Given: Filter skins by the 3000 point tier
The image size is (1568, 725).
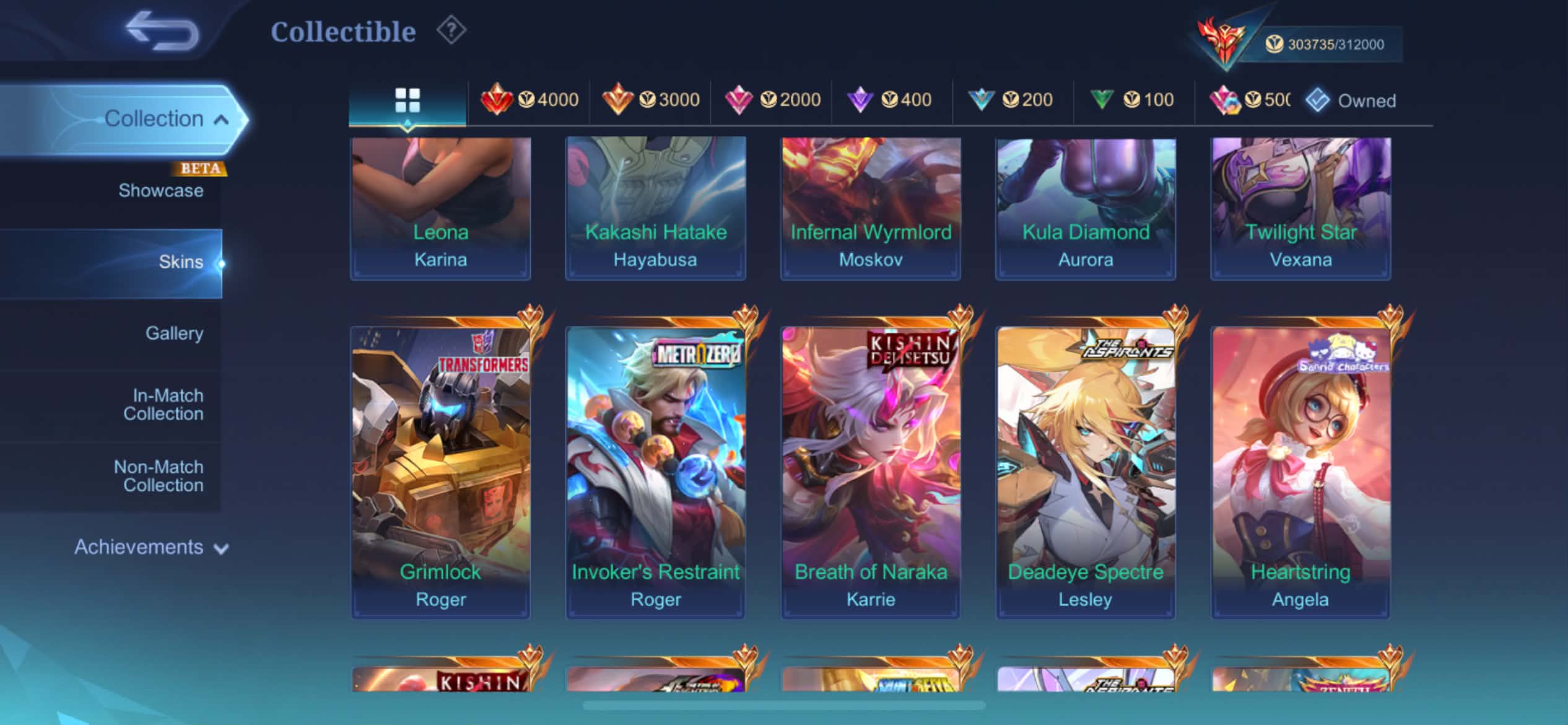Looking at the screenshot, I should 651,100.
